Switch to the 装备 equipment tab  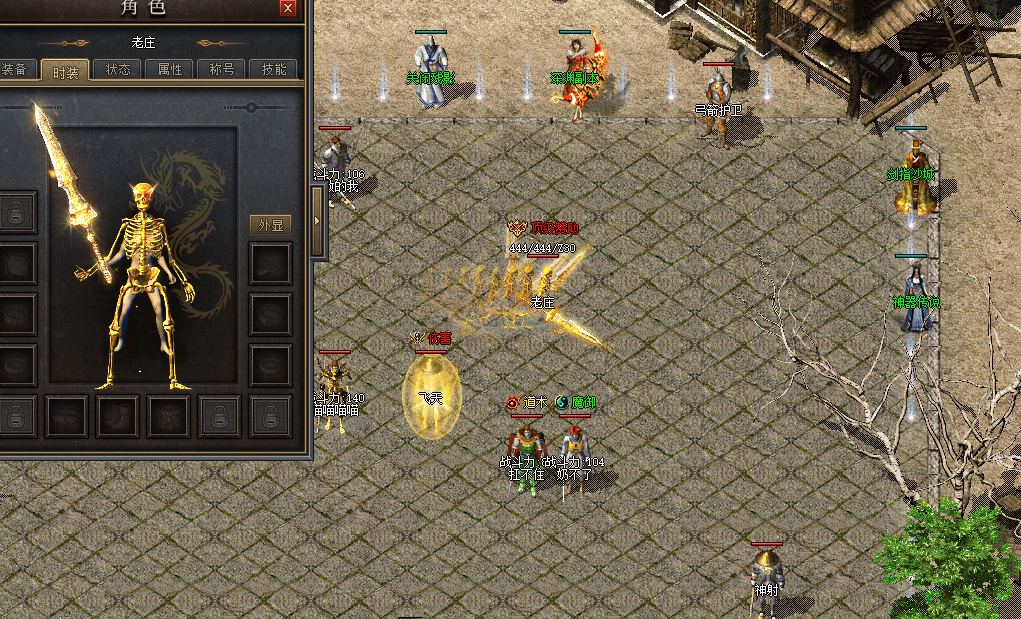pos(15,70)
